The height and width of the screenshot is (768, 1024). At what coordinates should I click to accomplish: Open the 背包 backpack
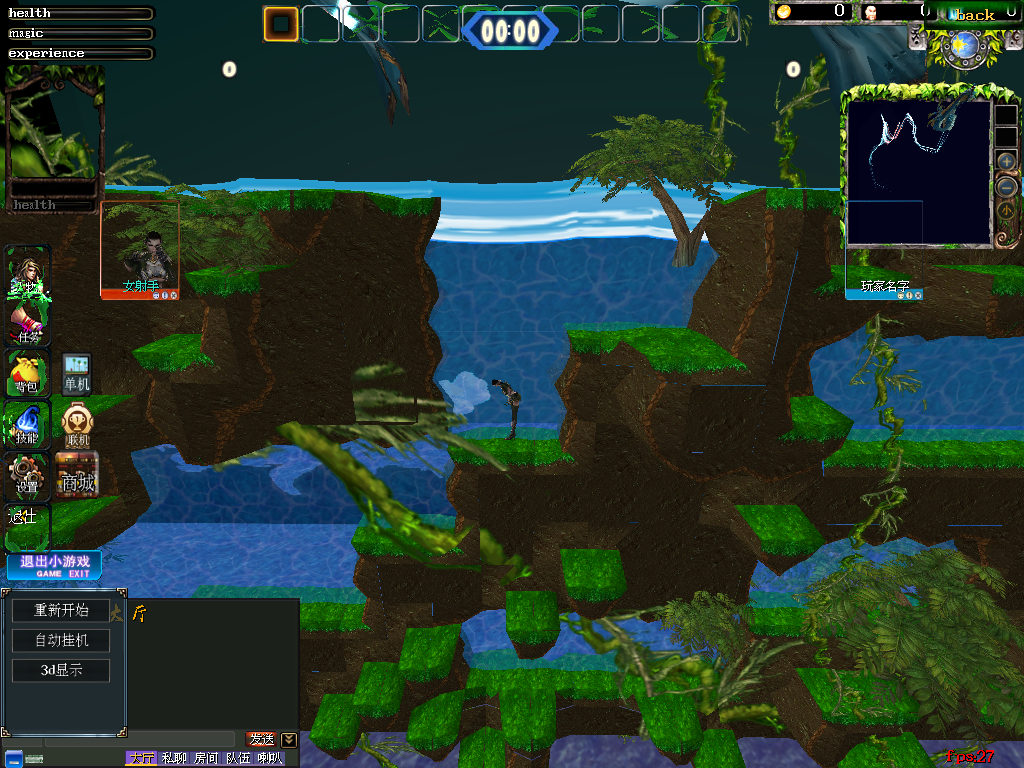pyautogui.click(x=27, y=371)
